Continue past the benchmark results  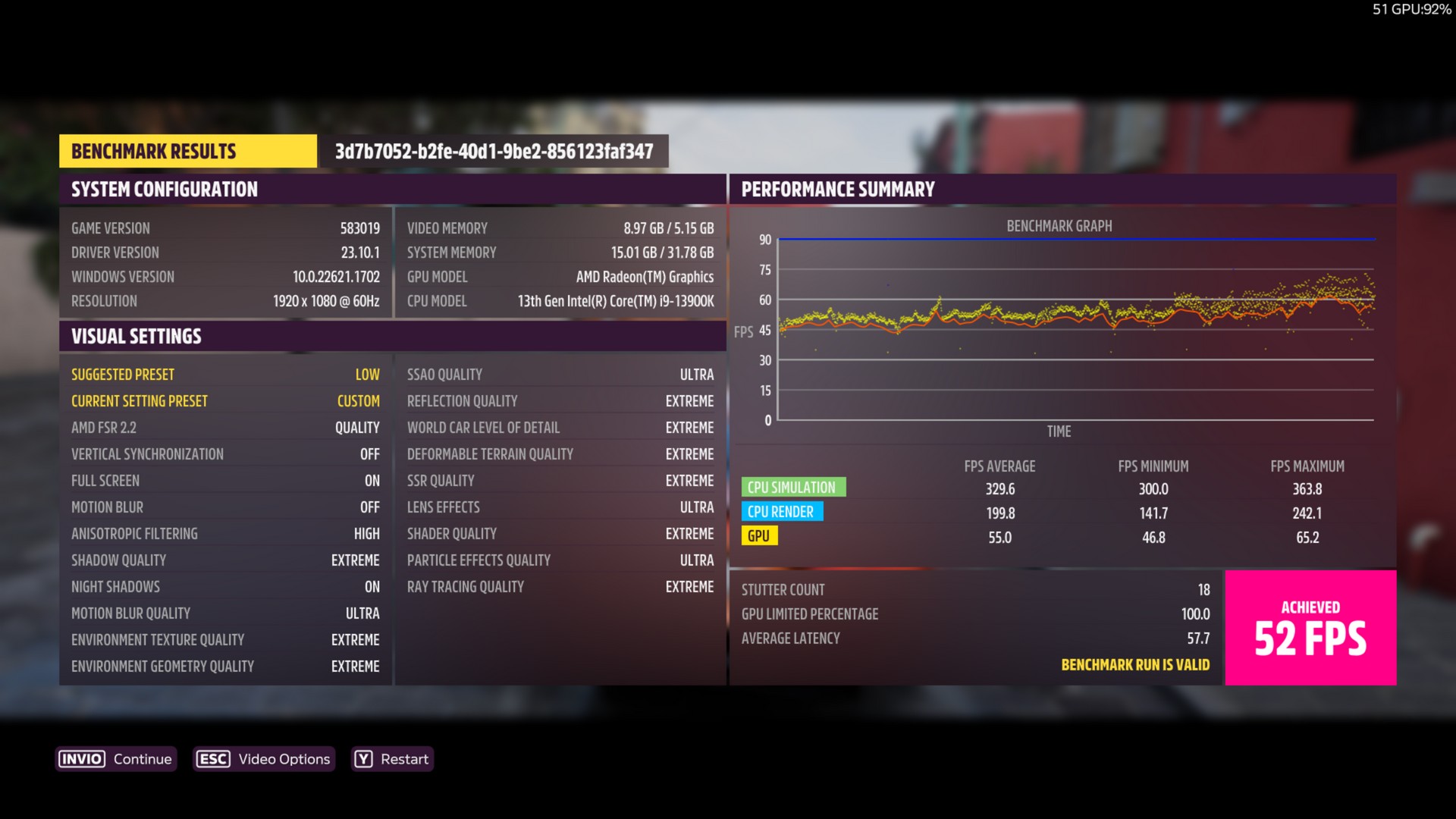pos(116,759)
